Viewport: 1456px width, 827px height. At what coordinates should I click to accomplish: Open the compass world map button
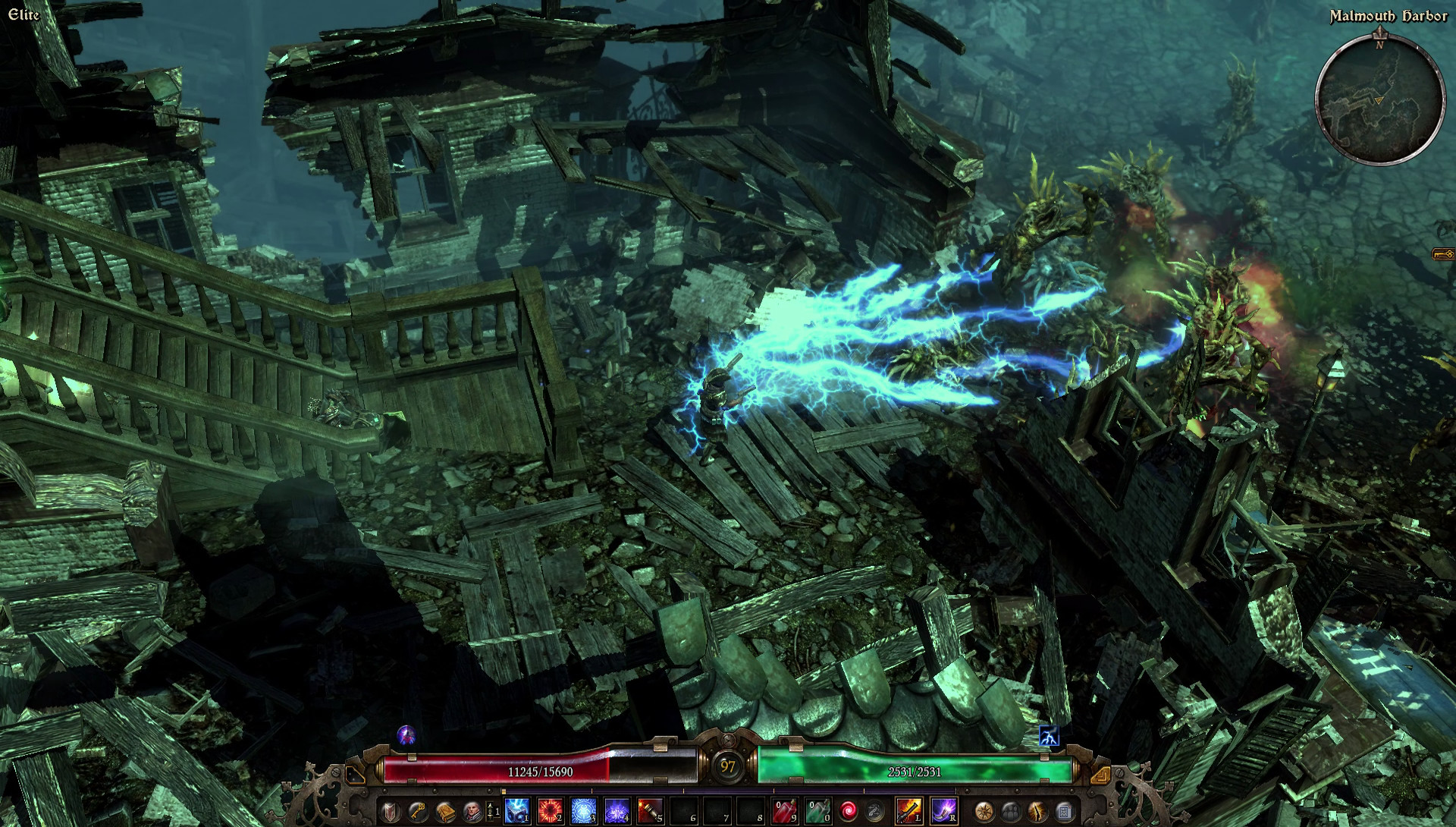click(984, 811)
